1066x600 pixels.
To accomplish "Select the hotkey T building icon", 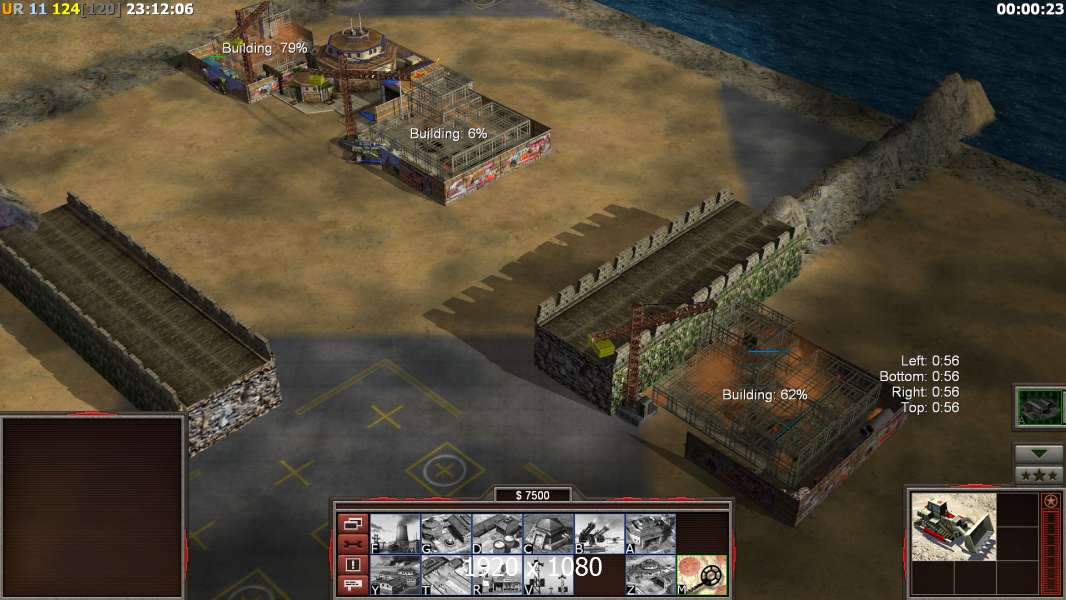I will [x=446, y=575].
